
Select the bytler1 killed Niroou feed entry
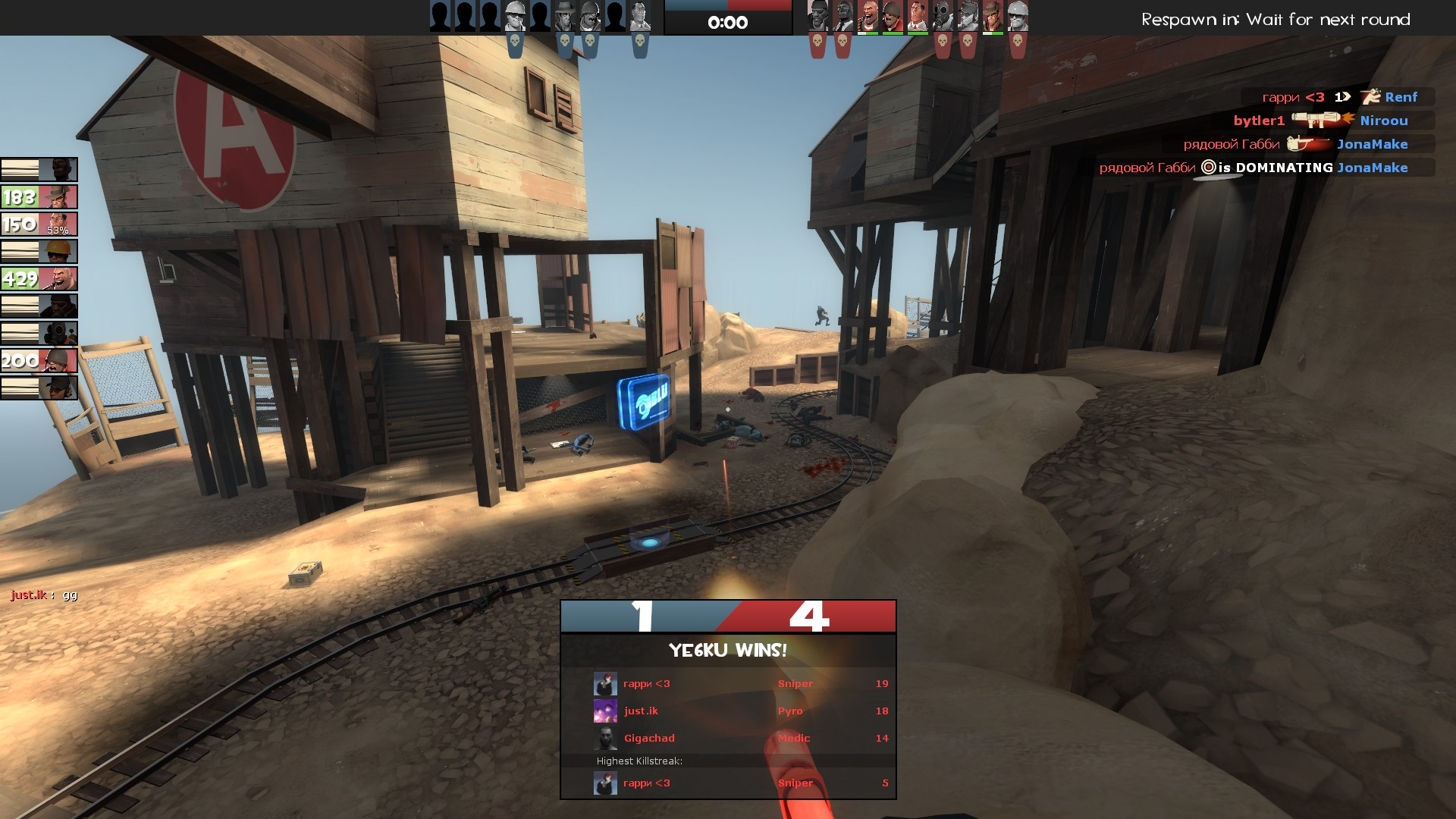[x=1320, y=121]
